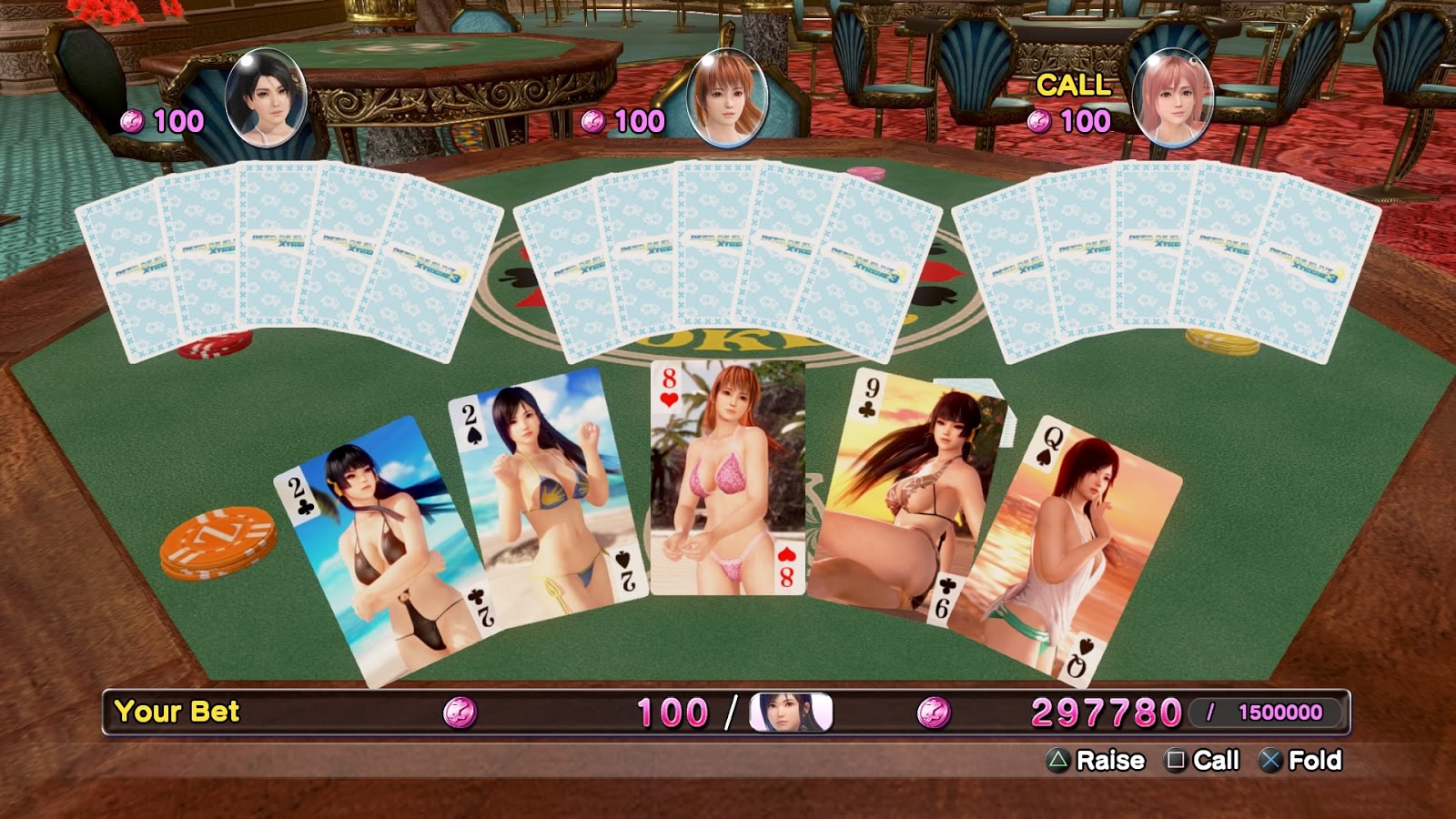
Task: Click your player portrait in the bet bar
Action: click(790, 713)
